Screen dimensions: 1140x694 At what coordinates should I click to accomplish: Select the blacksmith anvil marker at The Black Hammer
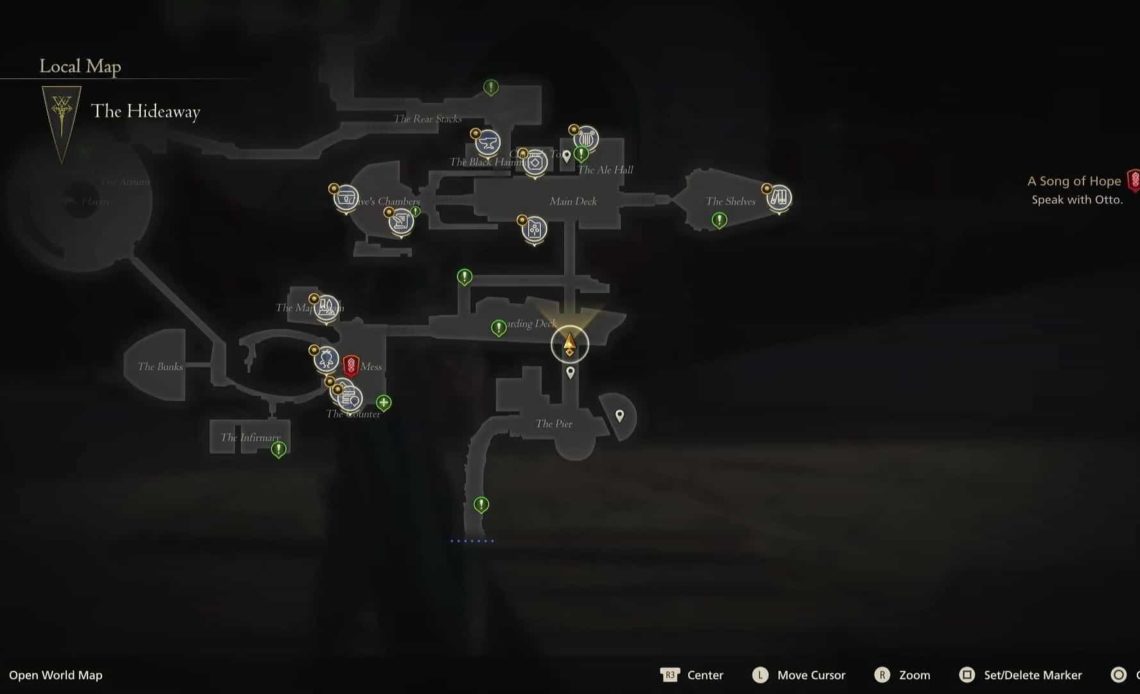tap(488, 146)
